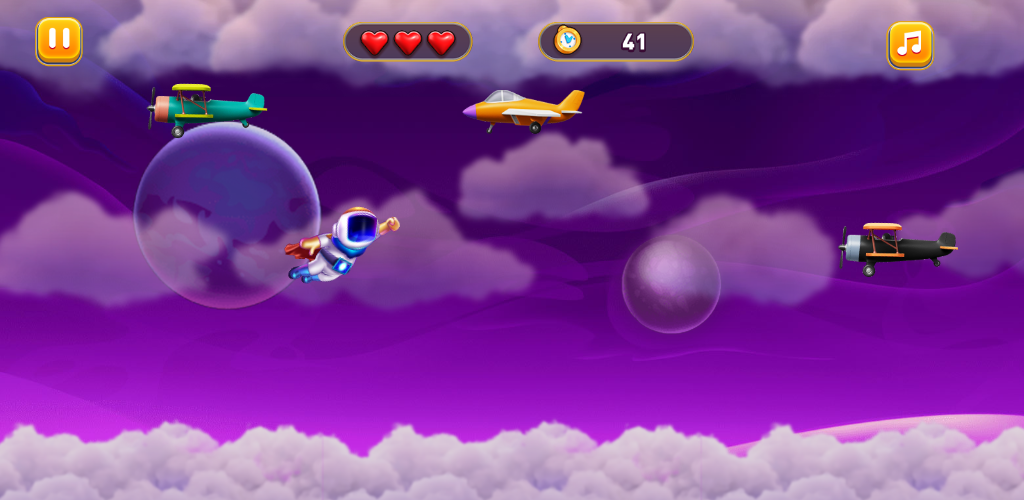Toggle the music note button
The width and height of the screenshot is (1024, 500).
pos(910,44)
